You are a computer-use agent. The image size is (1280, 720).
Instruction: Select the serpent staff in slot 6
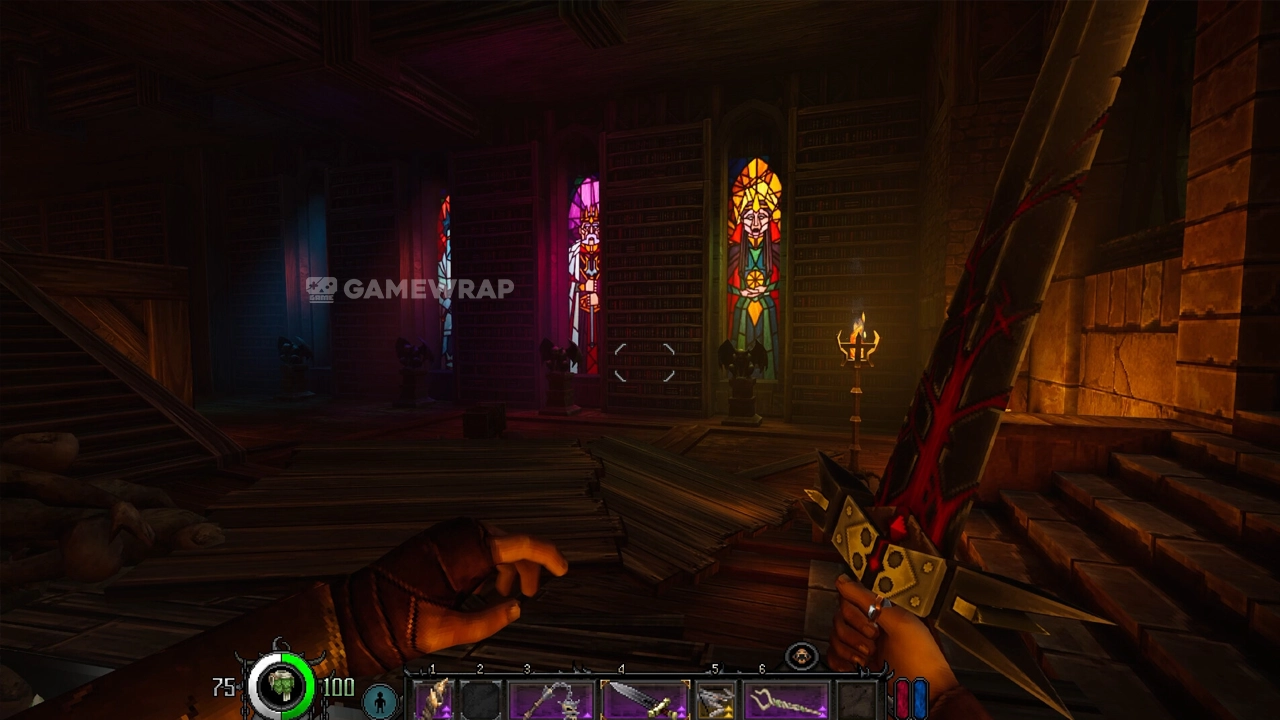point(786,699)
